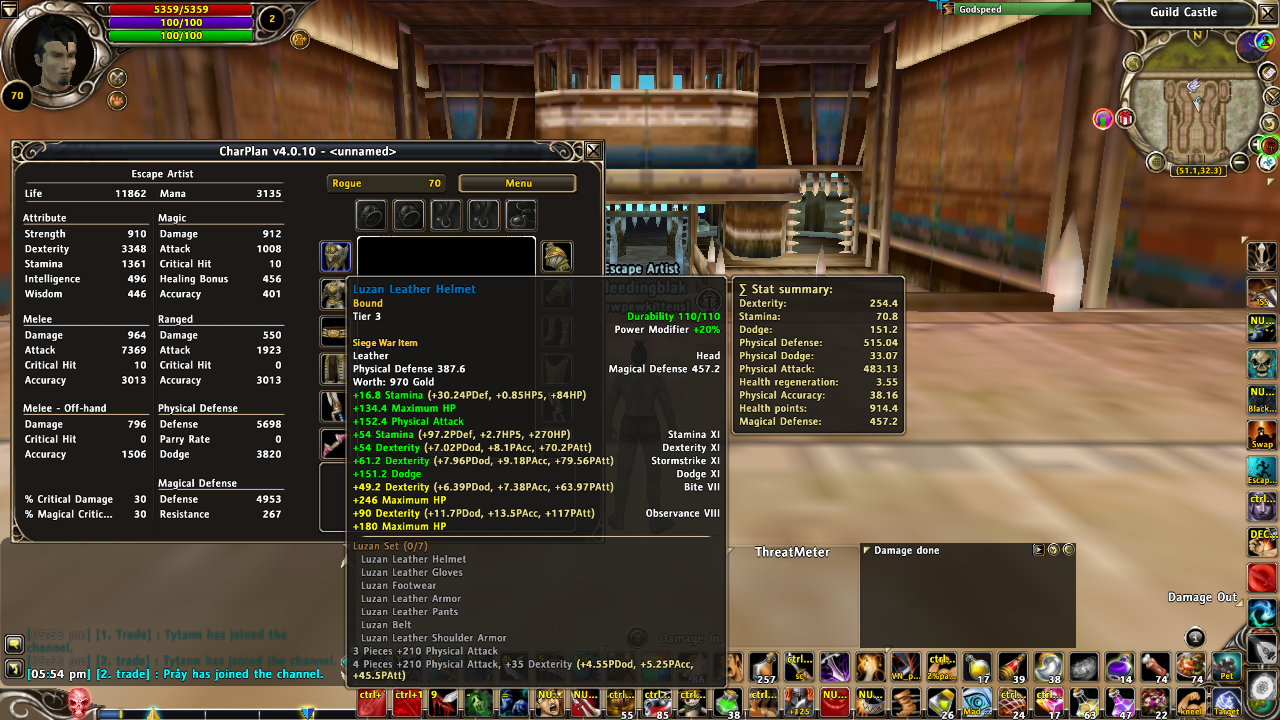Use the kneel emote hotbar slot
This screenshot has width=1280, height=720.
click(1190, 701)
